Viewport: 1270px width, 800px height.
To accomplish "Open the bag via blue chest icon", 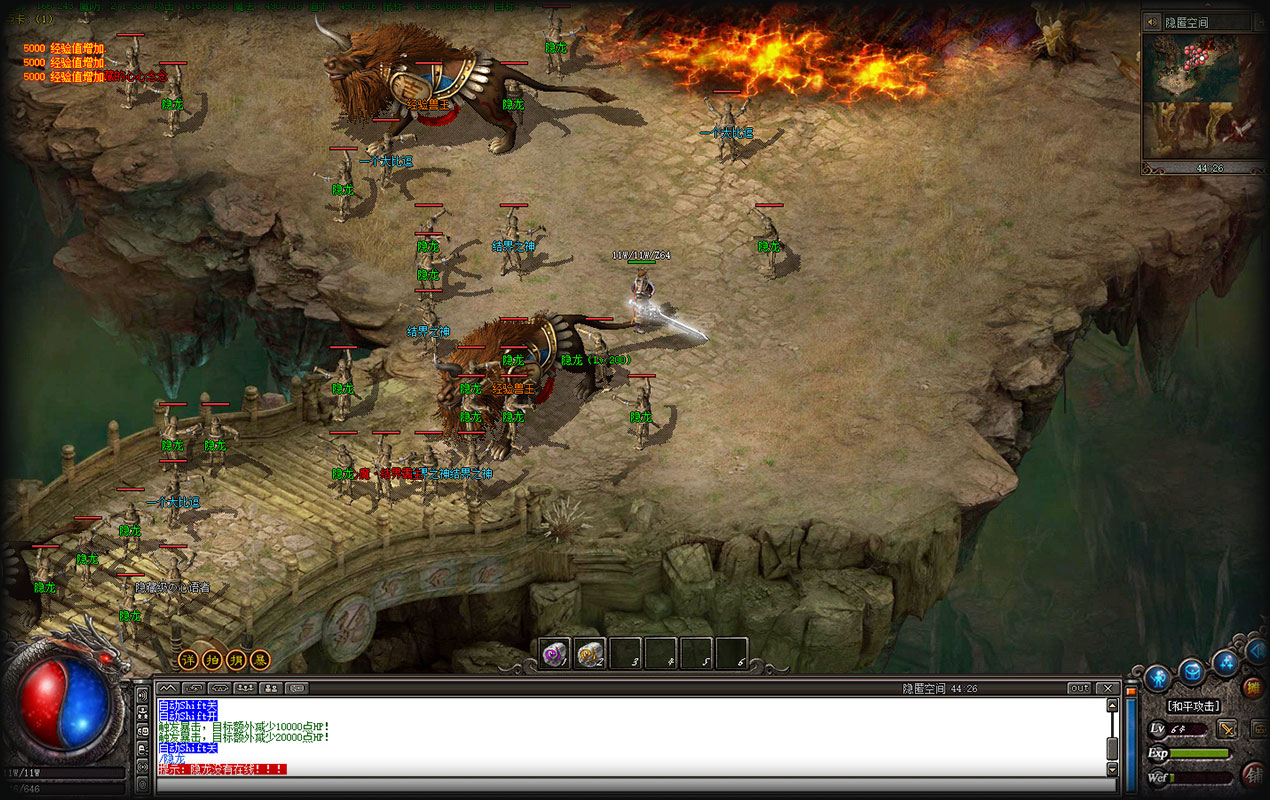I will (x=1192, y=670).
